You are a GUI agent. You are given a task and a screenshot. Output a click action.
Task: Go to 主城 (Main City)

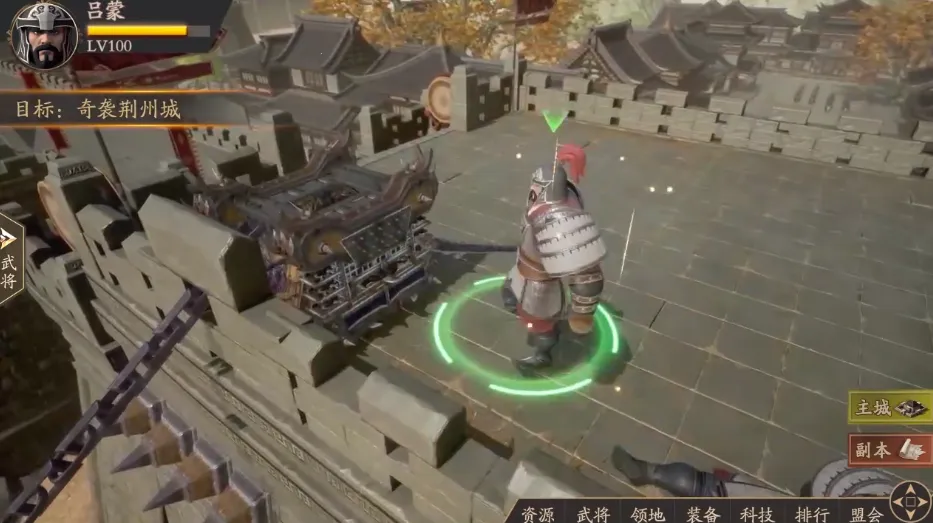click(x=888, y=407)
